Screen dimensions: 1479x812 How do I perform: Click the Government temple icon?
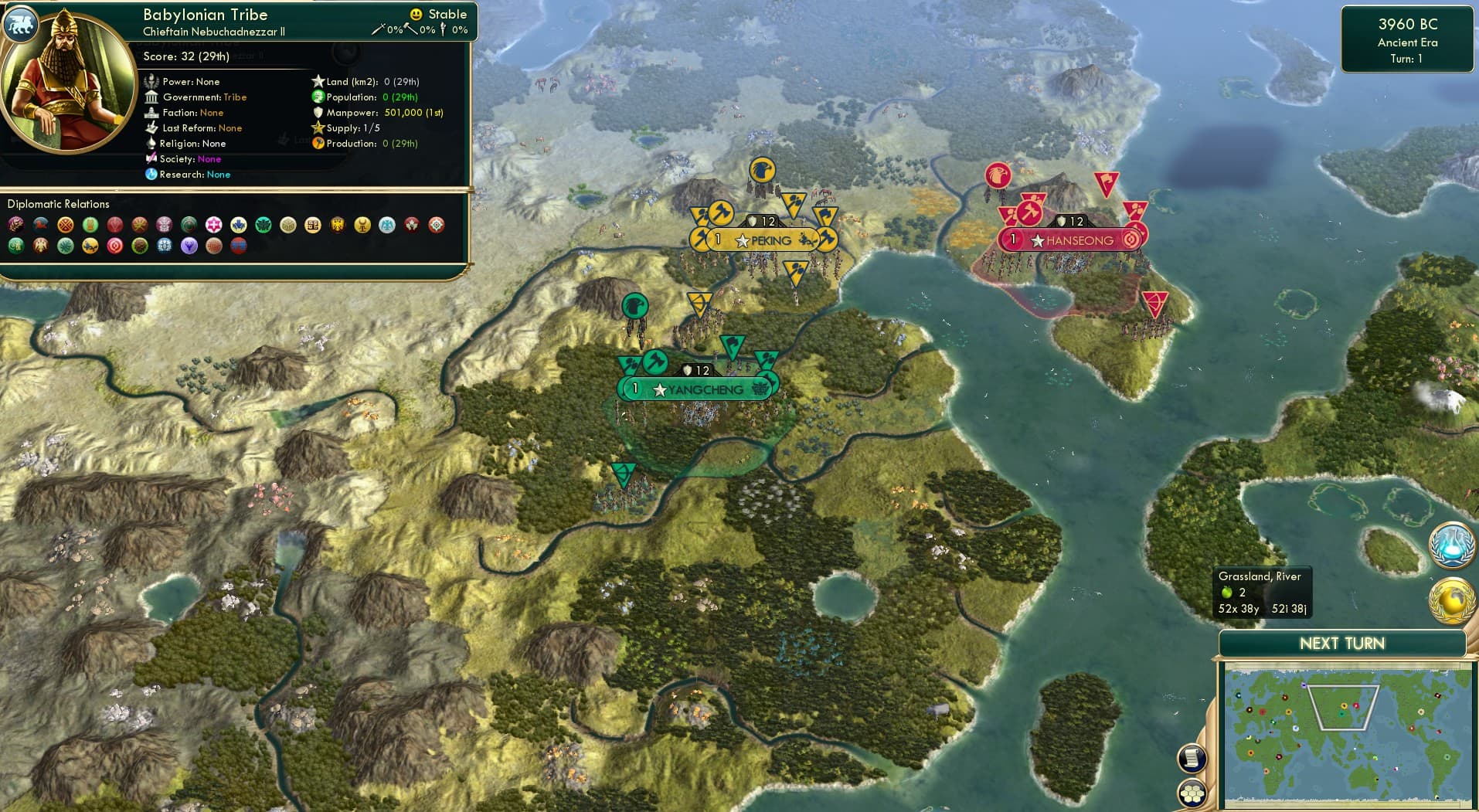(x=151, y=97)
